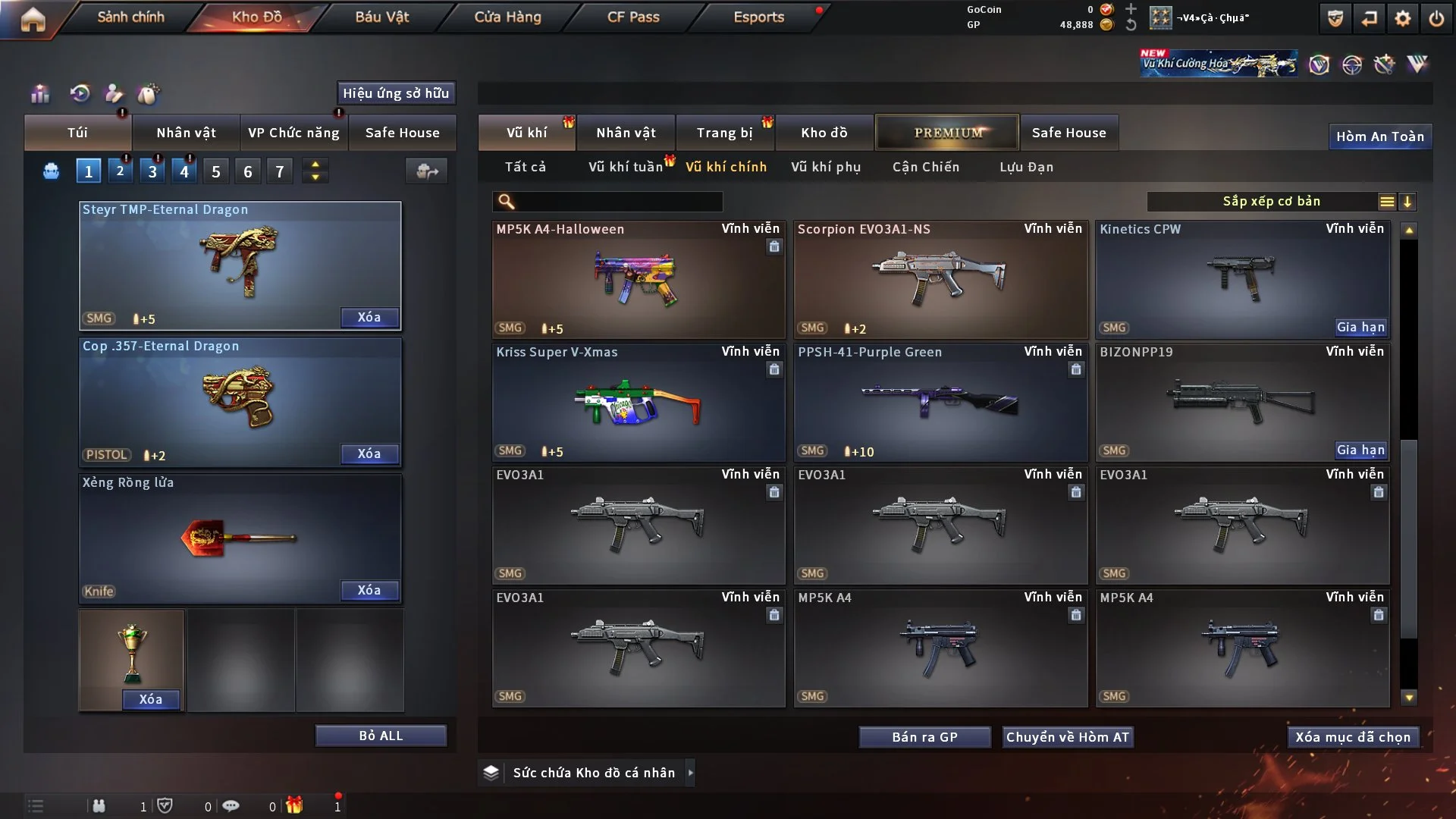Choose the Kriss Super V-Xmas weapon
The height and width of the screenshot is (819, 1456).
[638, 402]
